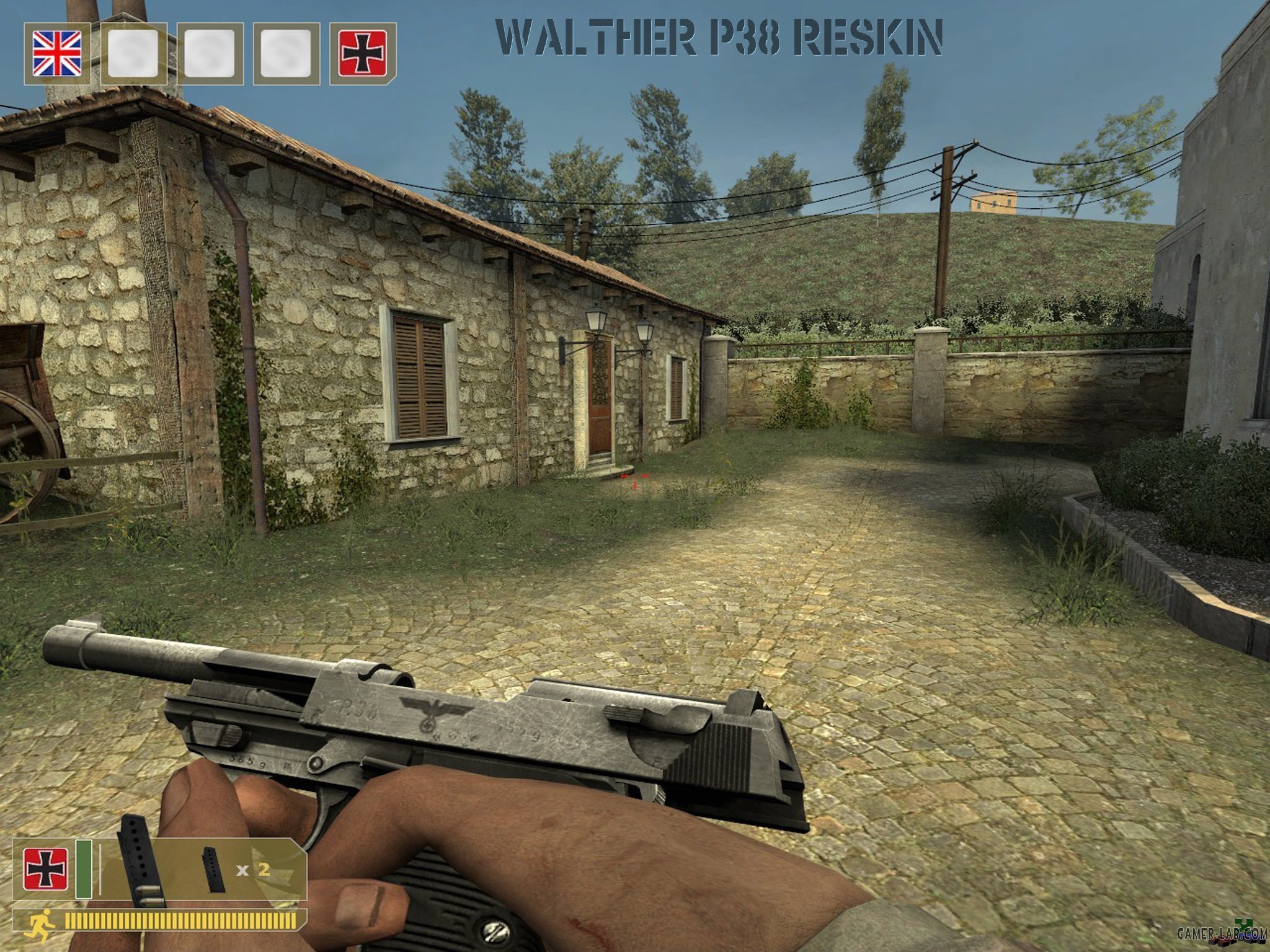The image size is (1270, 952).
Task: Select the spare magazine icon next to x2
Action: click(x=214, y=870)
